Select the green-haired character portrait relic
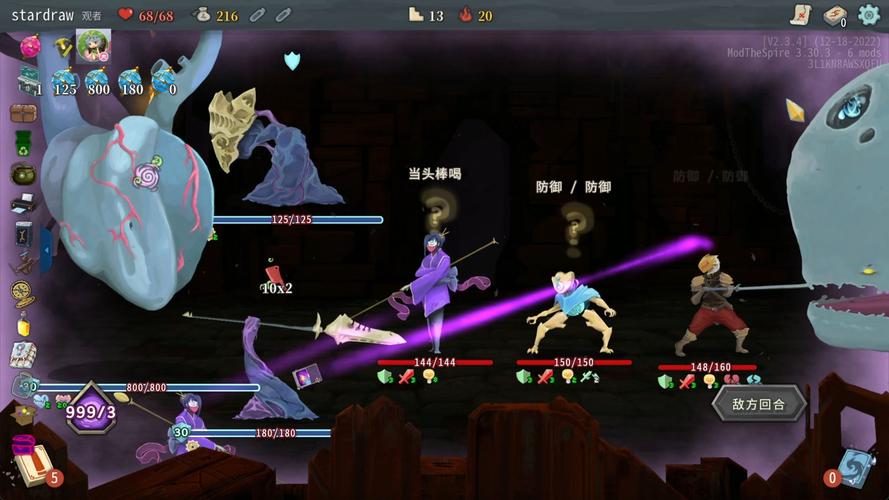This screenshot has width=889, height=500. coord(93,46)
